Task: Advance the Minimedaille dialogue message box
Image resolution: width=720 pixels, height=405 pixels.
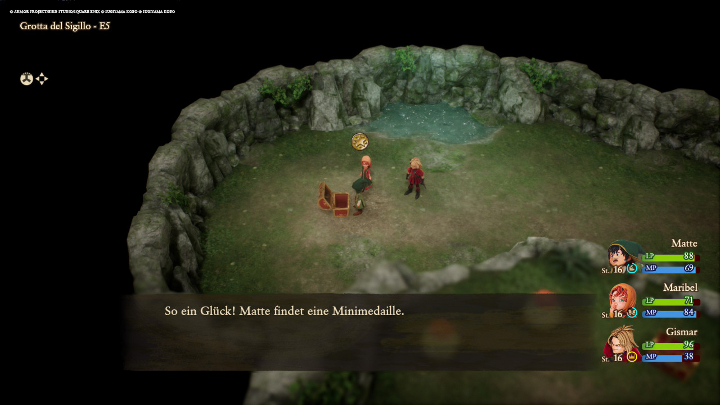Action: click(x=360, y=330)
